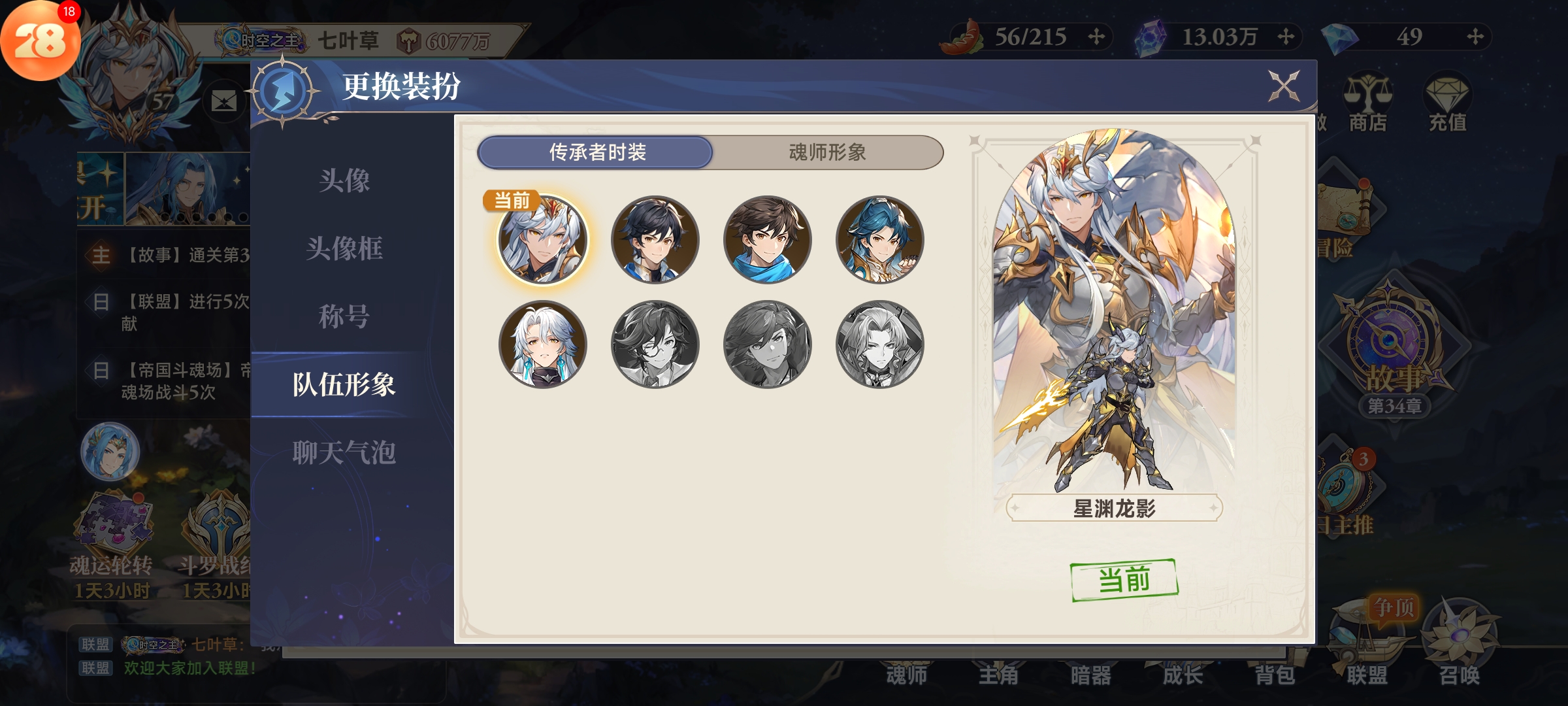Select the current silver-haired costume portrait
Screen dimensions: 1568x706
tap(542, 240)
